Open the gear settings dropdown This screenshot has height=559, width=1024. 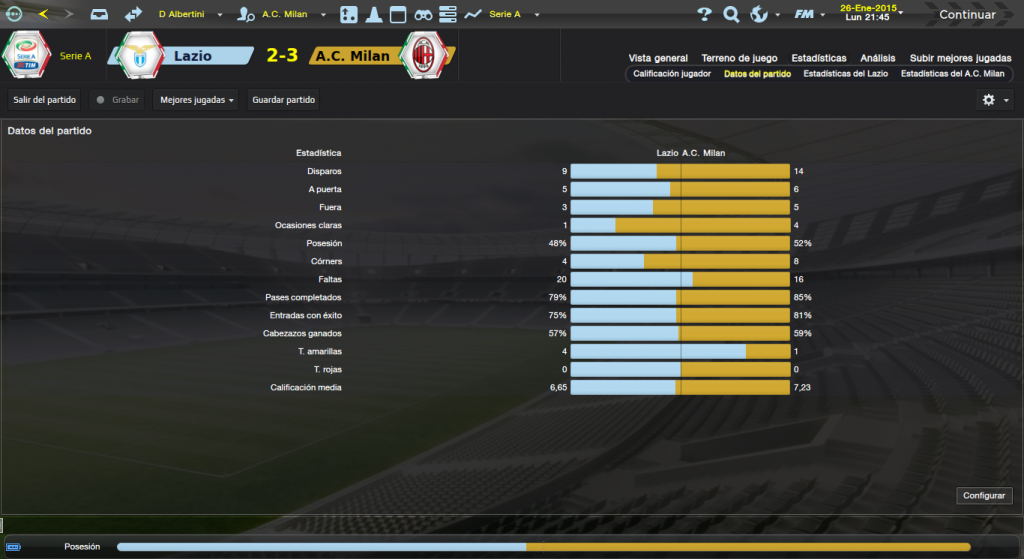coord(994,100)
